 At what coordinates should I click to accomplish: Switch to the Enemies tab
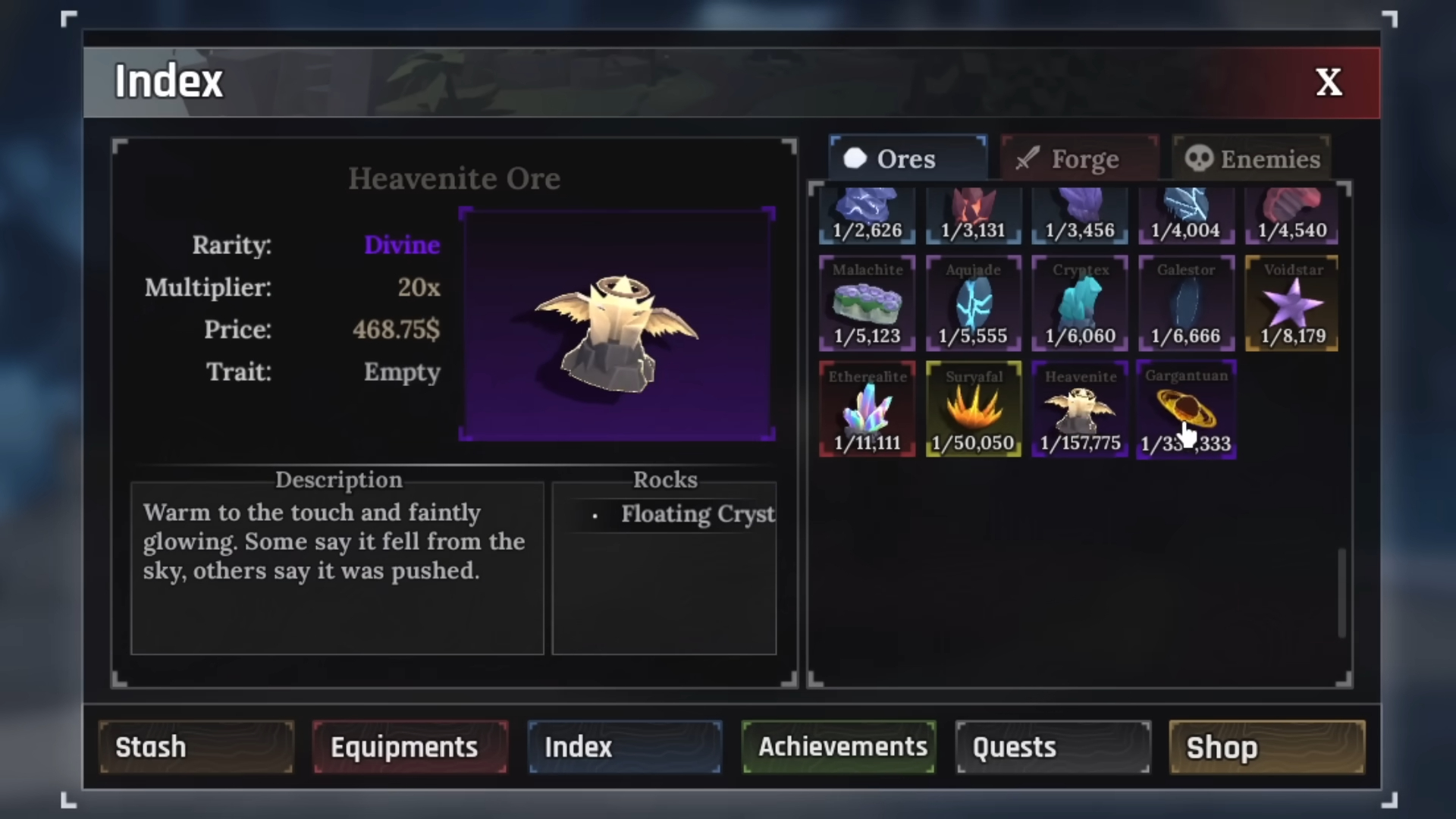tap(1251, 158)
